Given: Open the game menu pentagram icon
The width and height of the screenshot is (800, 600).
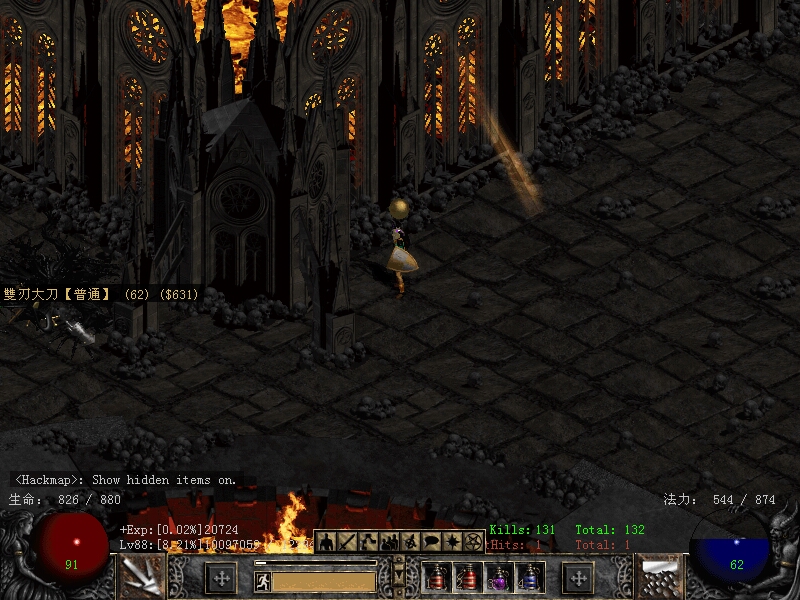Looking at the screenshot, I should (474, 542).
